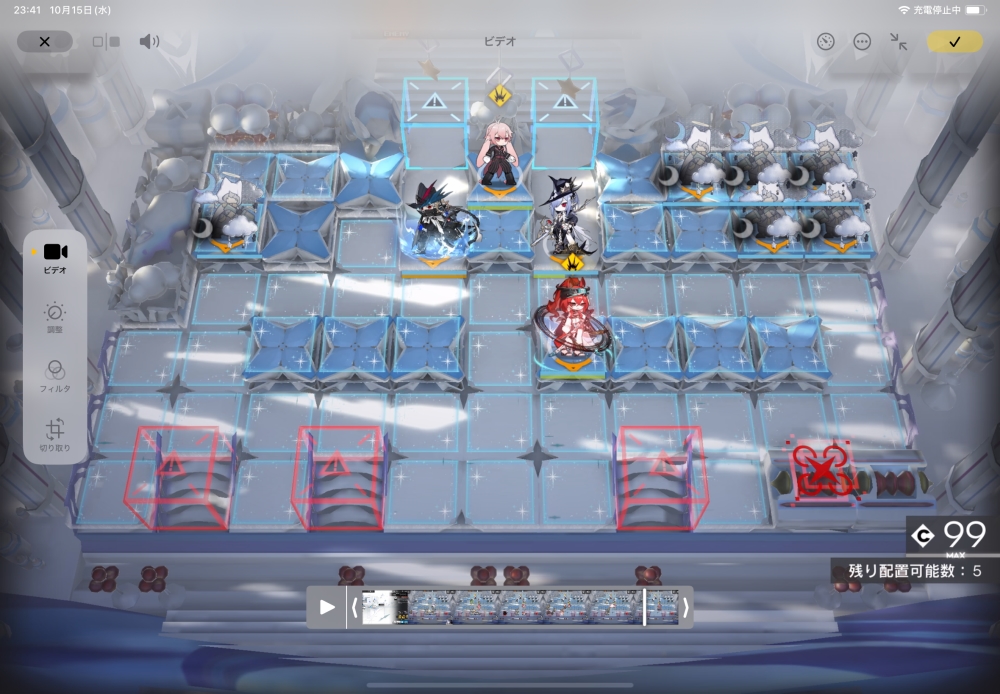This screenshot has width=1000, height=694.
Task: Switch to the ビデオ tab
Action: [x=55, y=258]
